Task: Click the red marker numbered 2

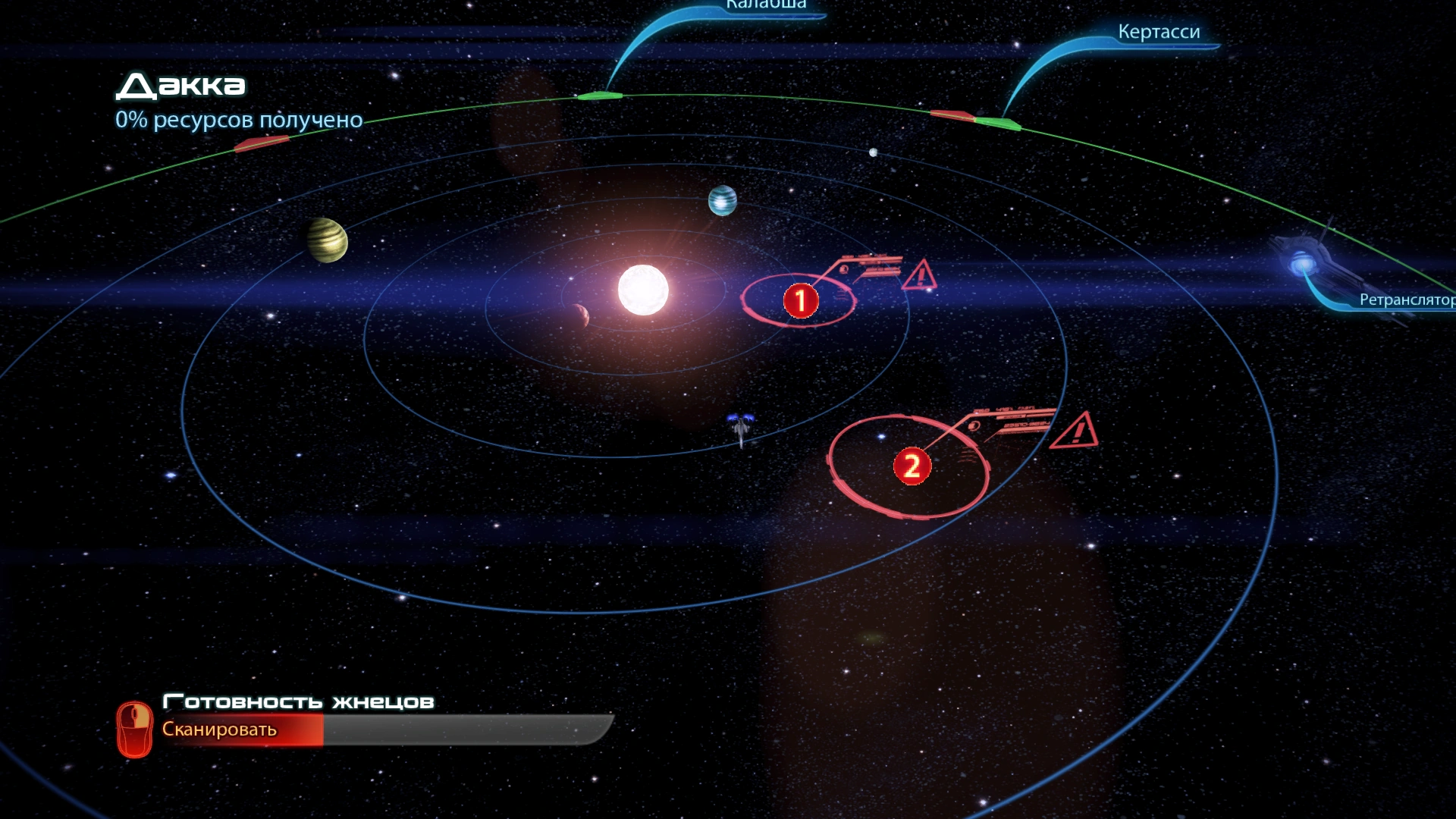Action: pos(912,466)
